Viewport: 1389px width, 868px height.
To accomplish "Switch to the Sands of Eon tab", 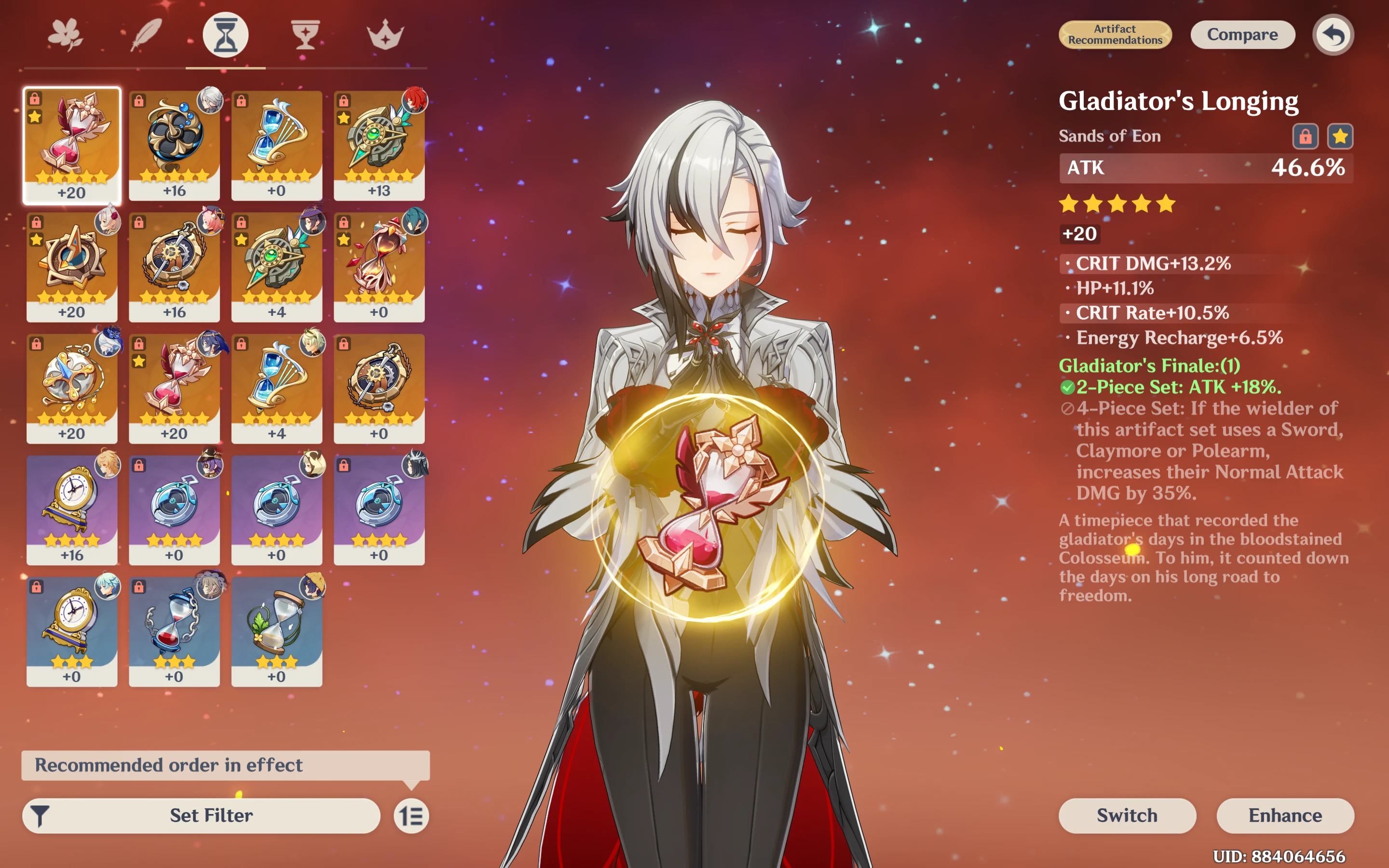I will coord(225,33).
